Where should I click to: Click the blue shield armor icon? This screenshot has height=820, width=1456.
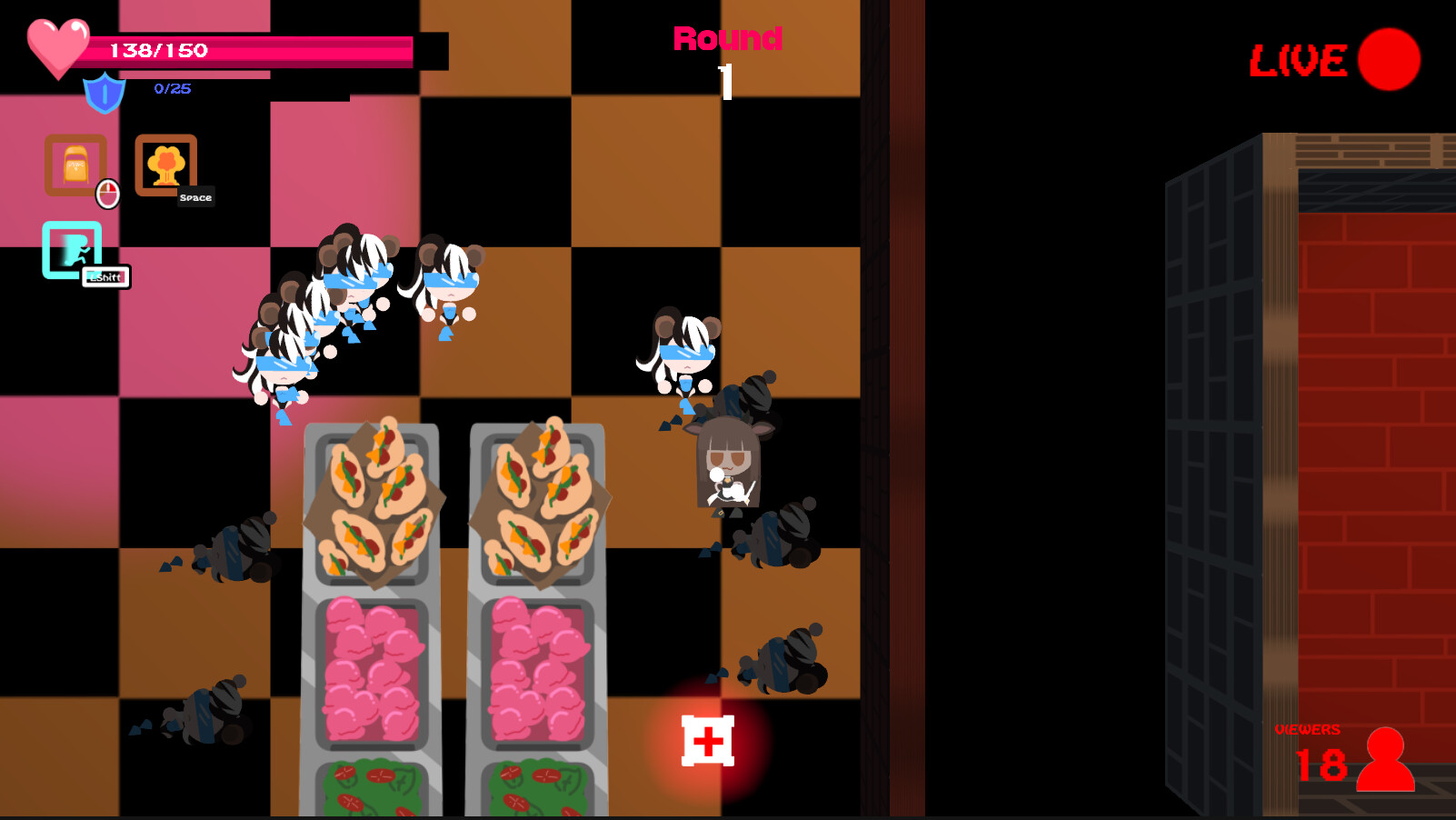[x=103, y=91]
